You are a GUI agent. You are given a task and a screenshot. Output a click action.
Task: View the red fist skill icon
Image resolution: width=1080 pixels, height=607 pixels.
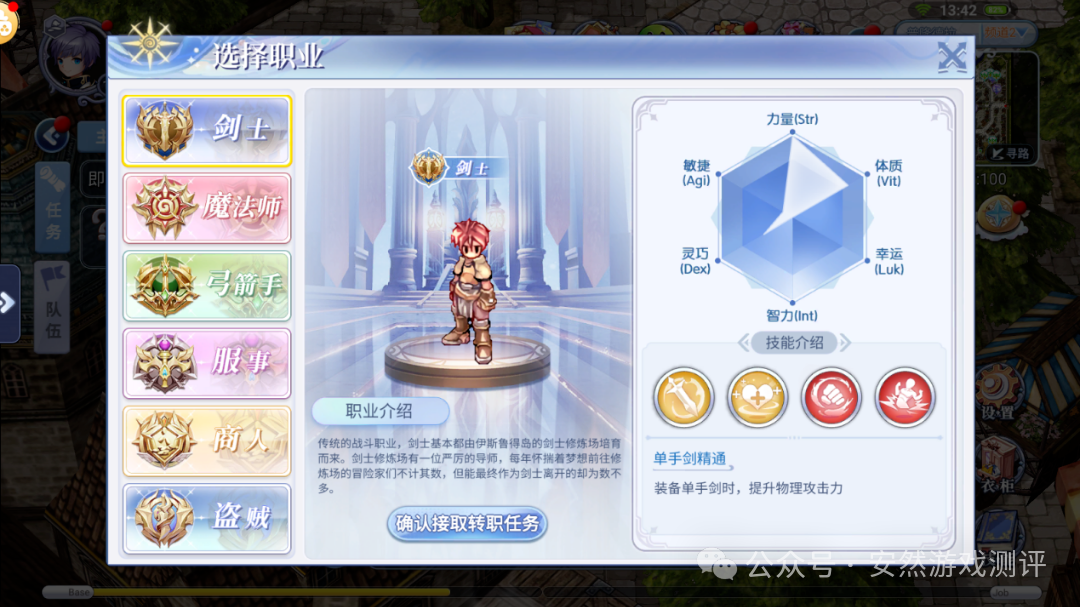pos(831,396)
